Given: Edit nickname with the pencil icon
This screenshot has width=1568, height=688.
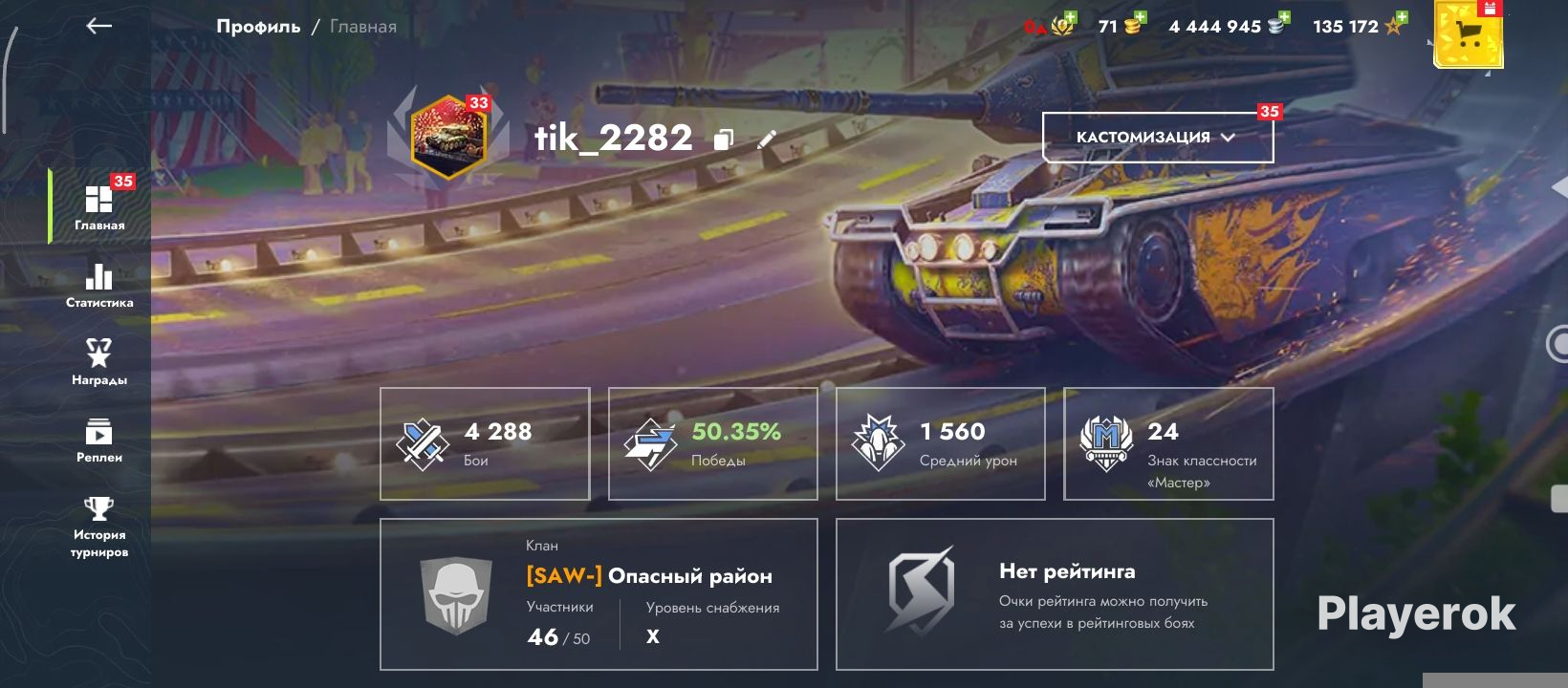Looking at the screenshot, I should [766, 140].
